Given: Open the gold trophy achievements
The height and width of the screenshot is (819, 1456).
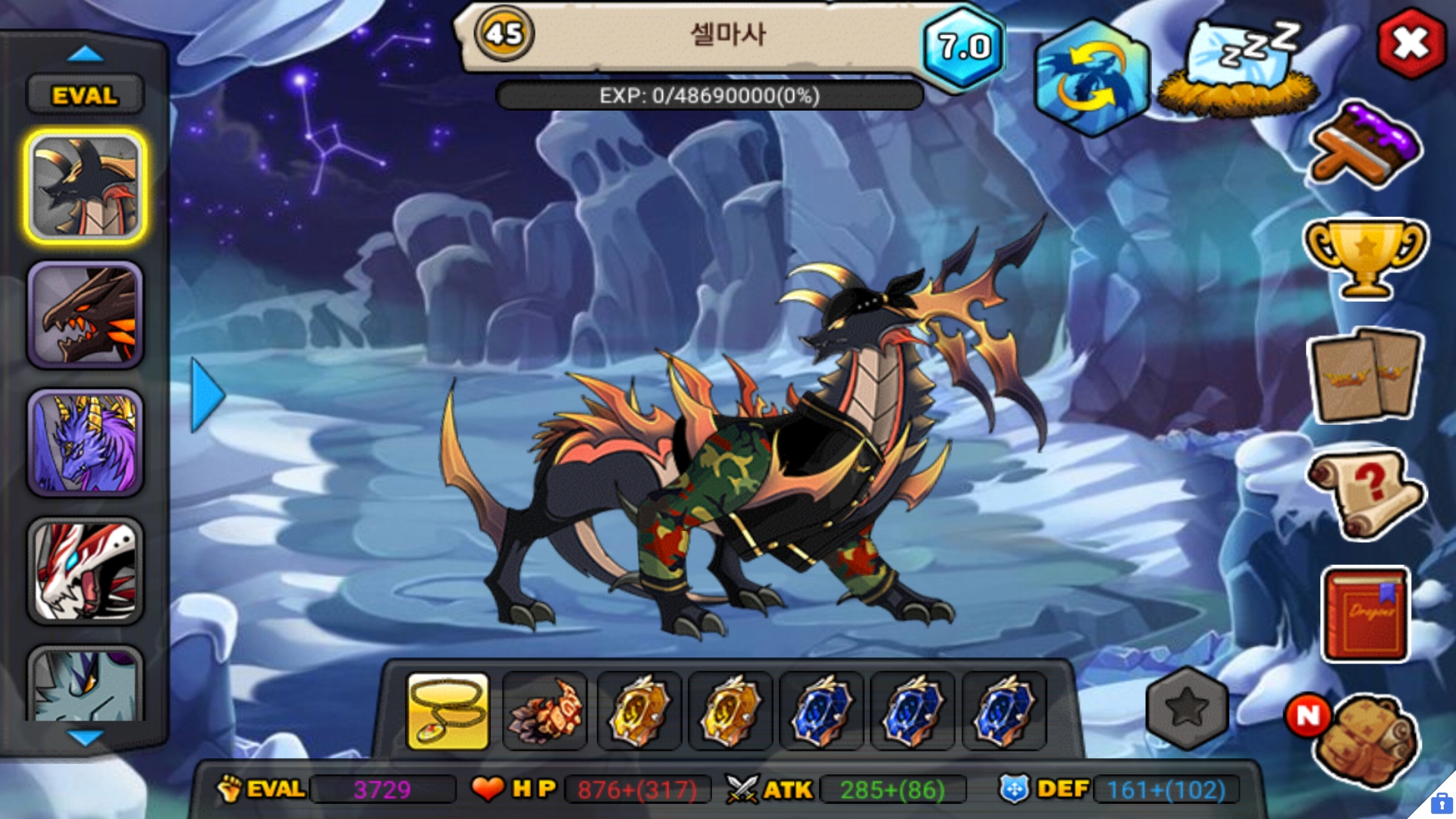Looking at the screenshot, I should 1365,258.
